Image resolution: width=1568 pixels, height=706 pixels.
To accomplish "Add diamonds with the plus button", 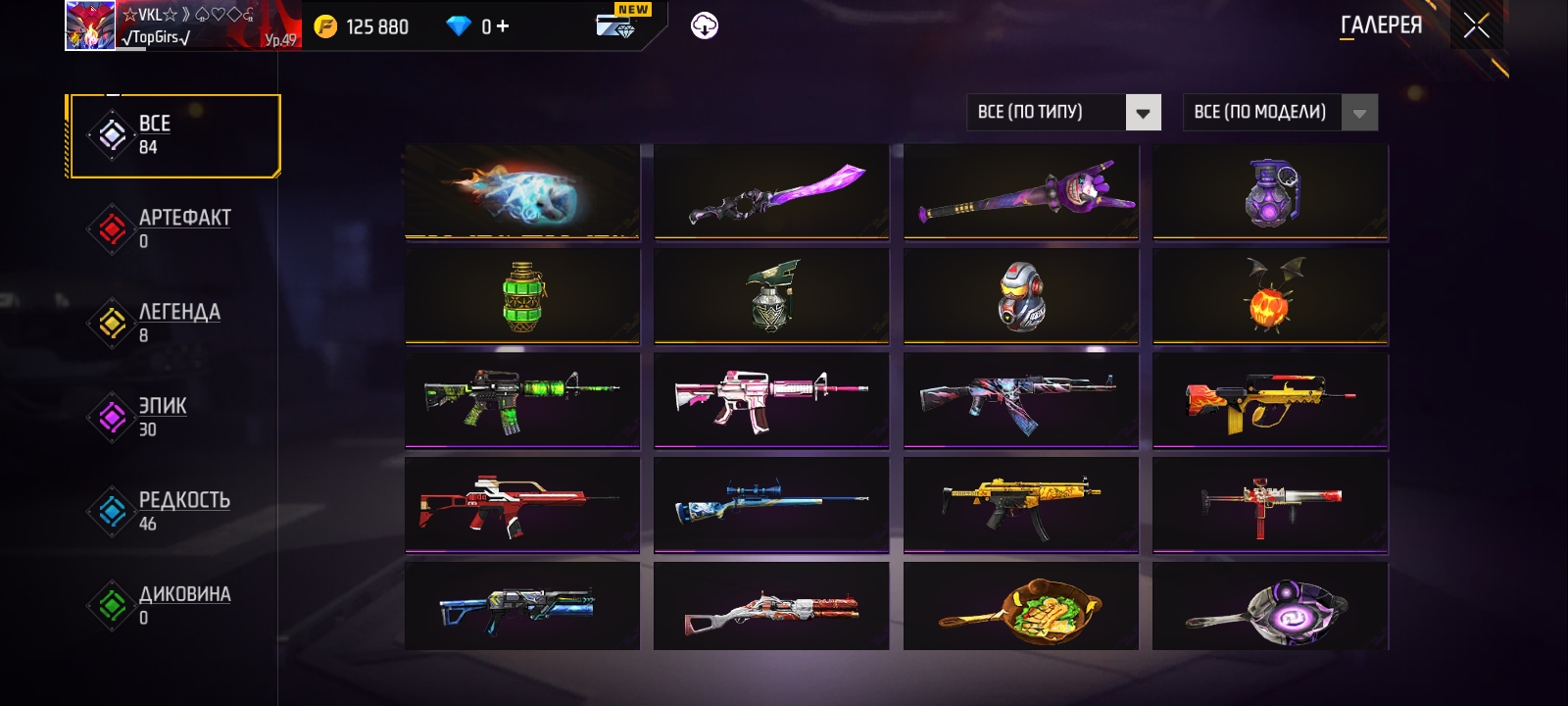I will pos(503,26).
